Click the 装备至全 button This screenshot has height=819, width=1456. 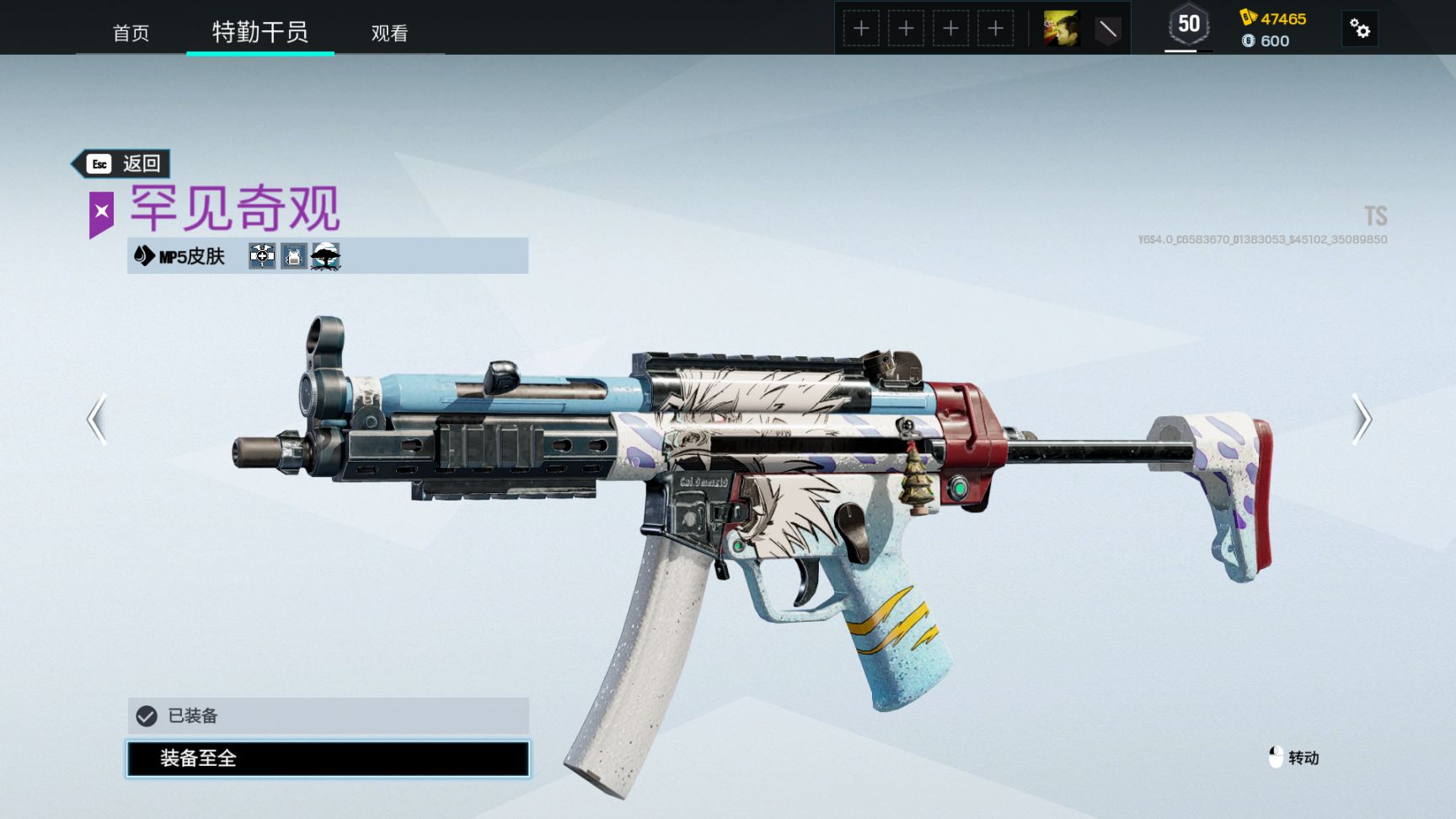click(328, 758)
